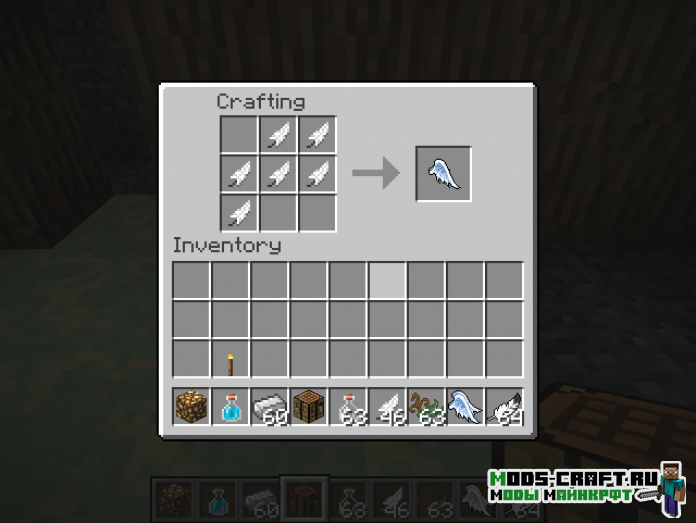The height and width of the screenshot is (523, 696).
Task: Pick the top-right feather in the crafting grid
Action: coord(316,135)
